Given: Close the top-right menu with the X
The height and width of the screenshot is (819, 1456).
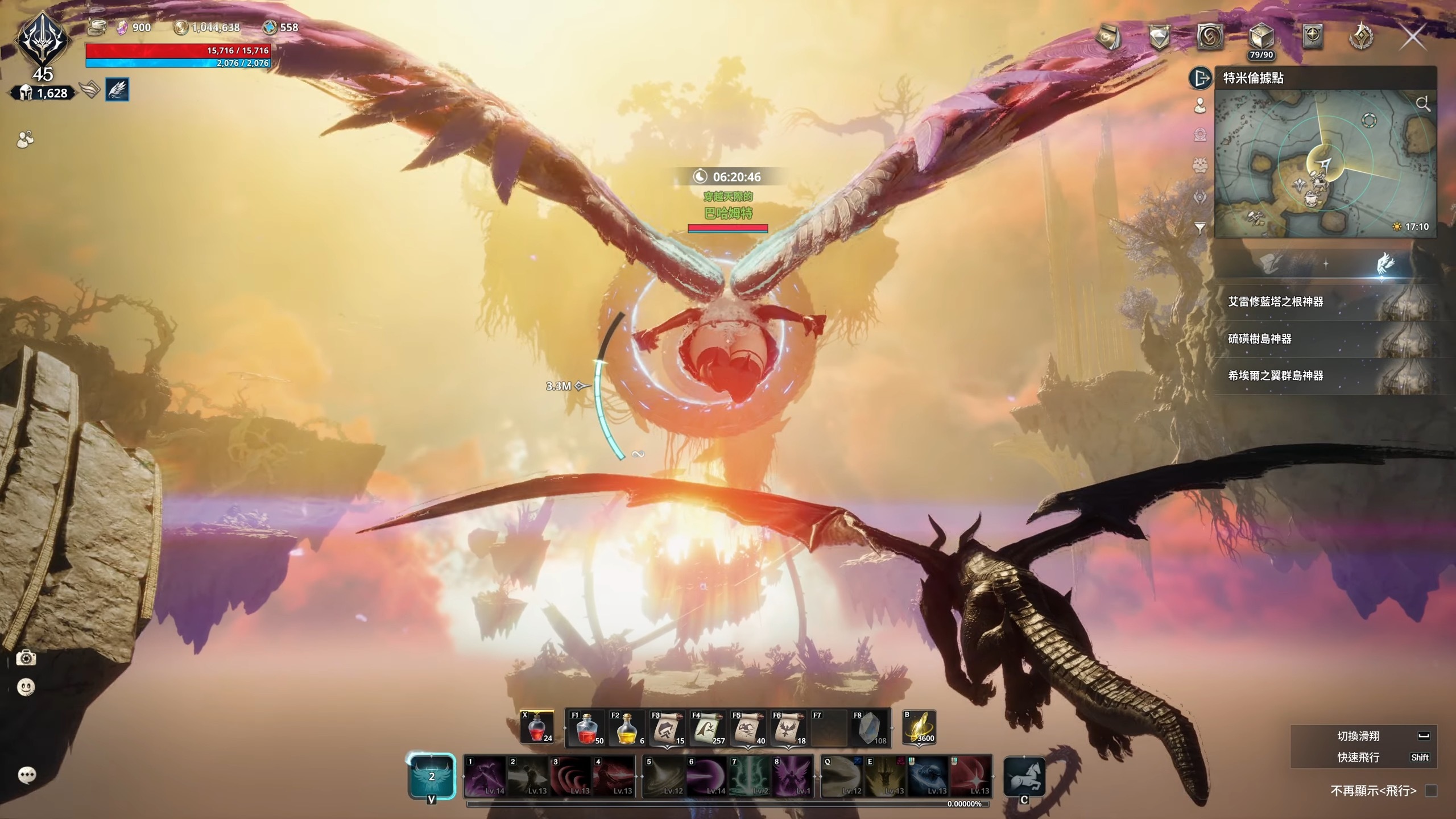Looking at the screenshot, I should tap(1414, 38).
